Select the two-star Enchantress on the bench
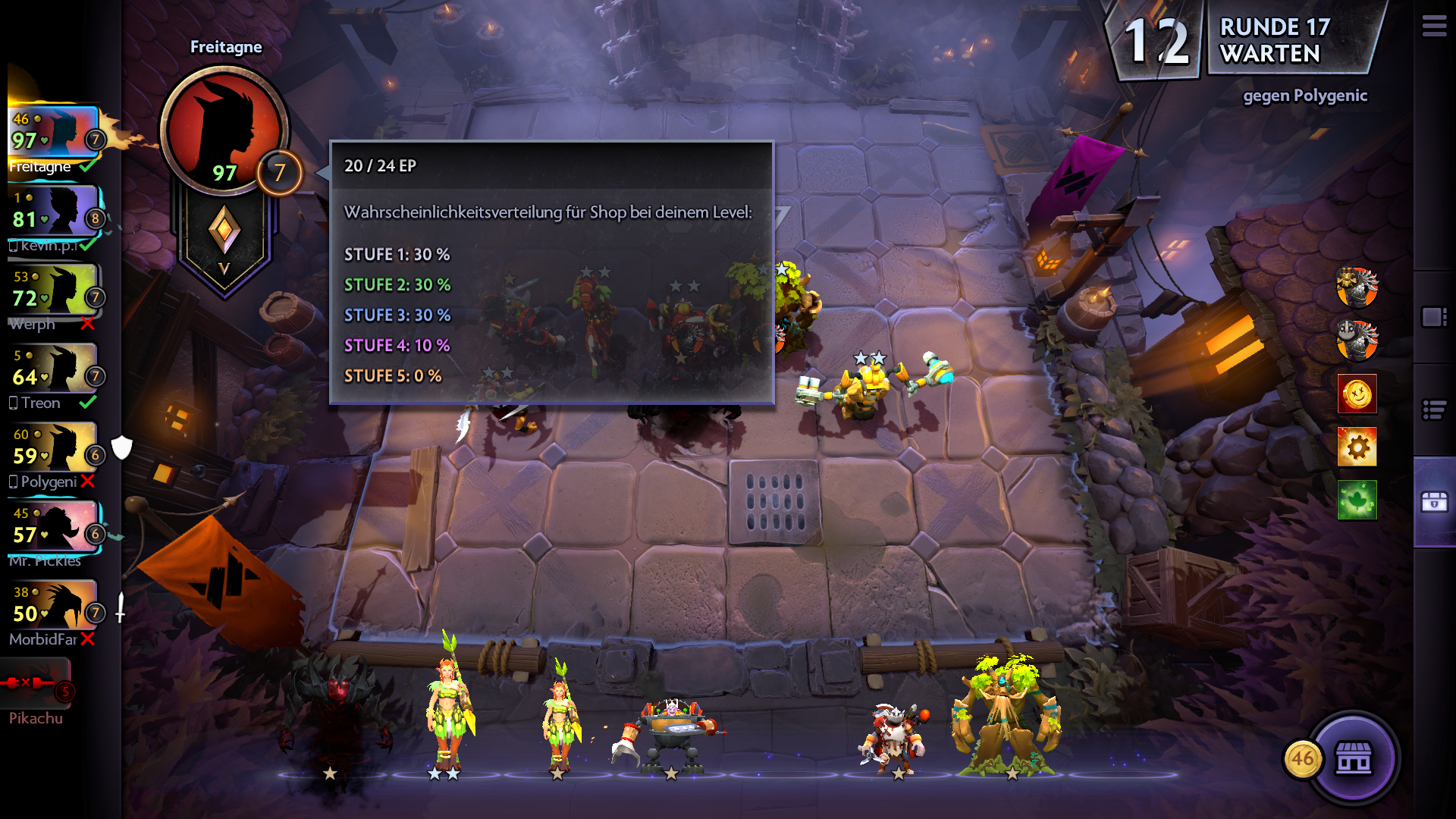Screen dimensions: 1456x819 (449, 709)
